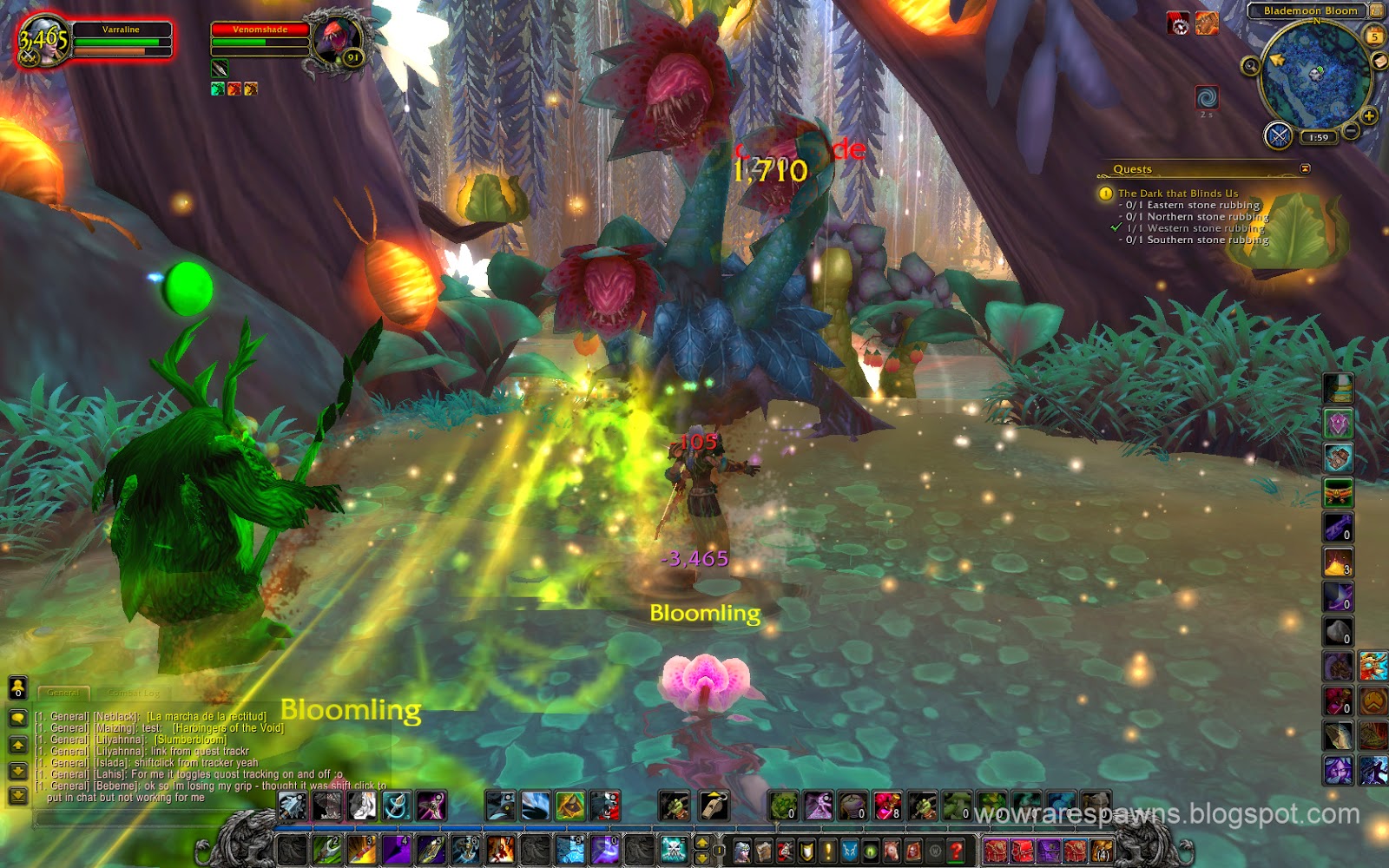Click the quest title The Dark that Blinds Us
This screenshot has width=1389, height=868.
[x=1178, y=194]
